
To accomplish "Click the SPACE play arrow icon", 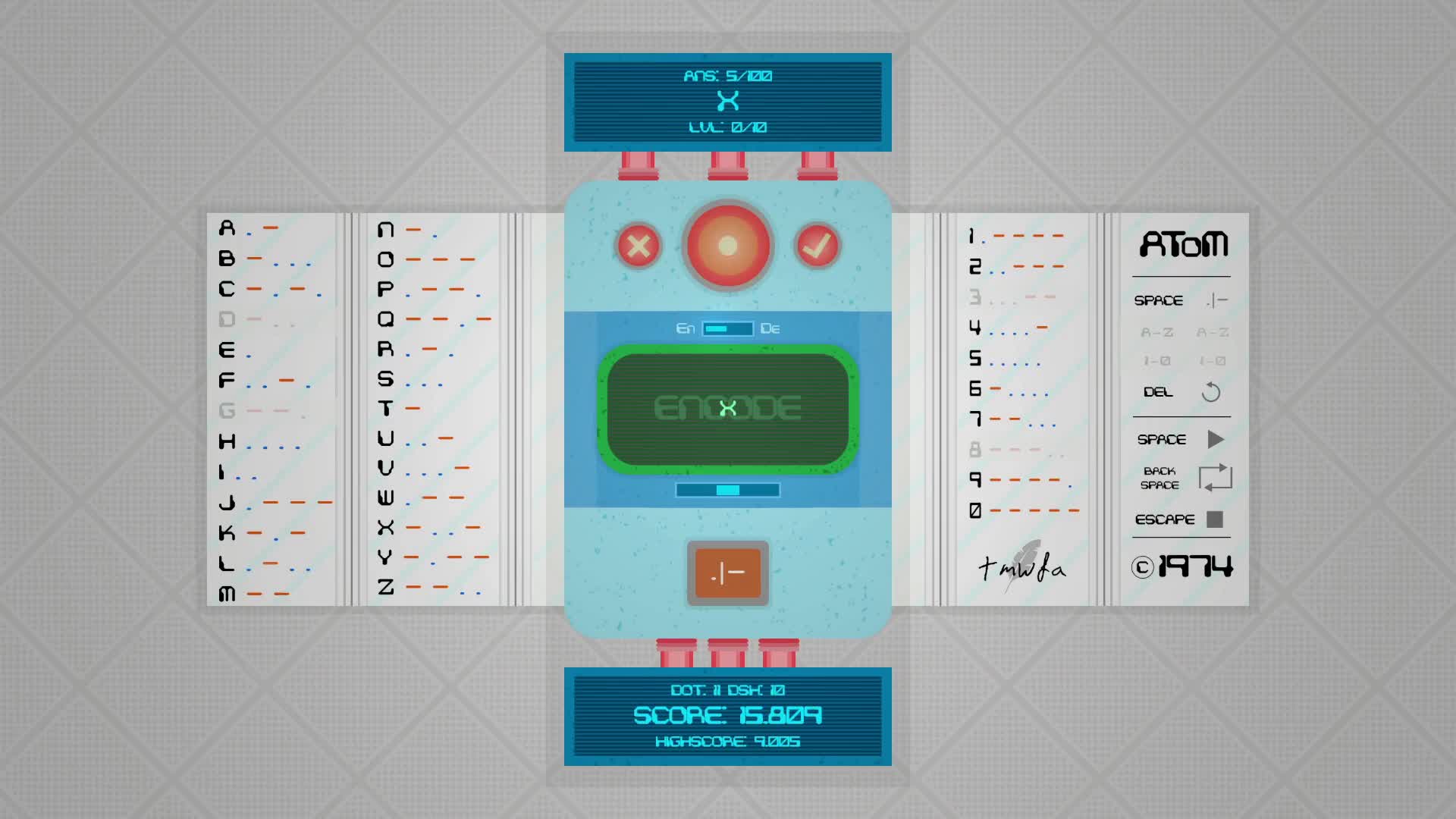I will tap(1216, 438).
